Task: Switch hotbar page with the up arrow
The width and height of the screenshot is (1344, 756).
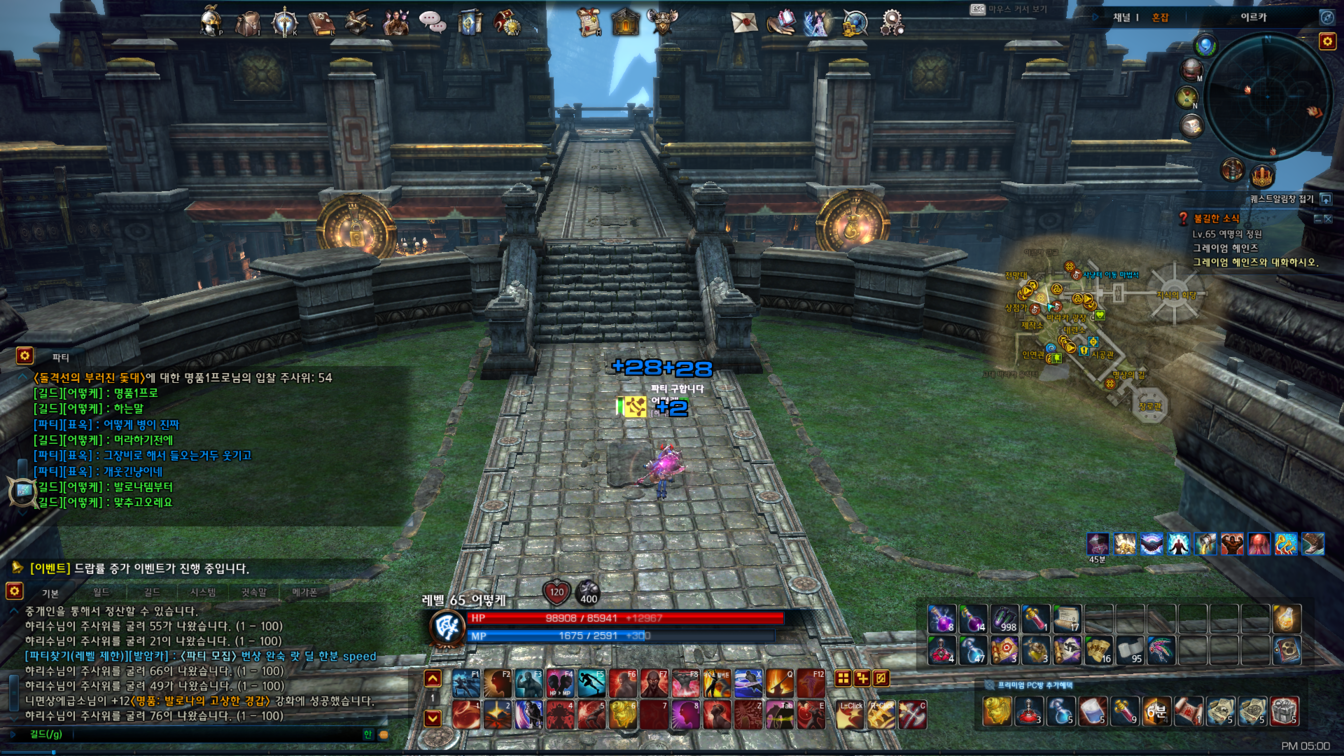Action: pyautogui.click(x=432, y=679)
